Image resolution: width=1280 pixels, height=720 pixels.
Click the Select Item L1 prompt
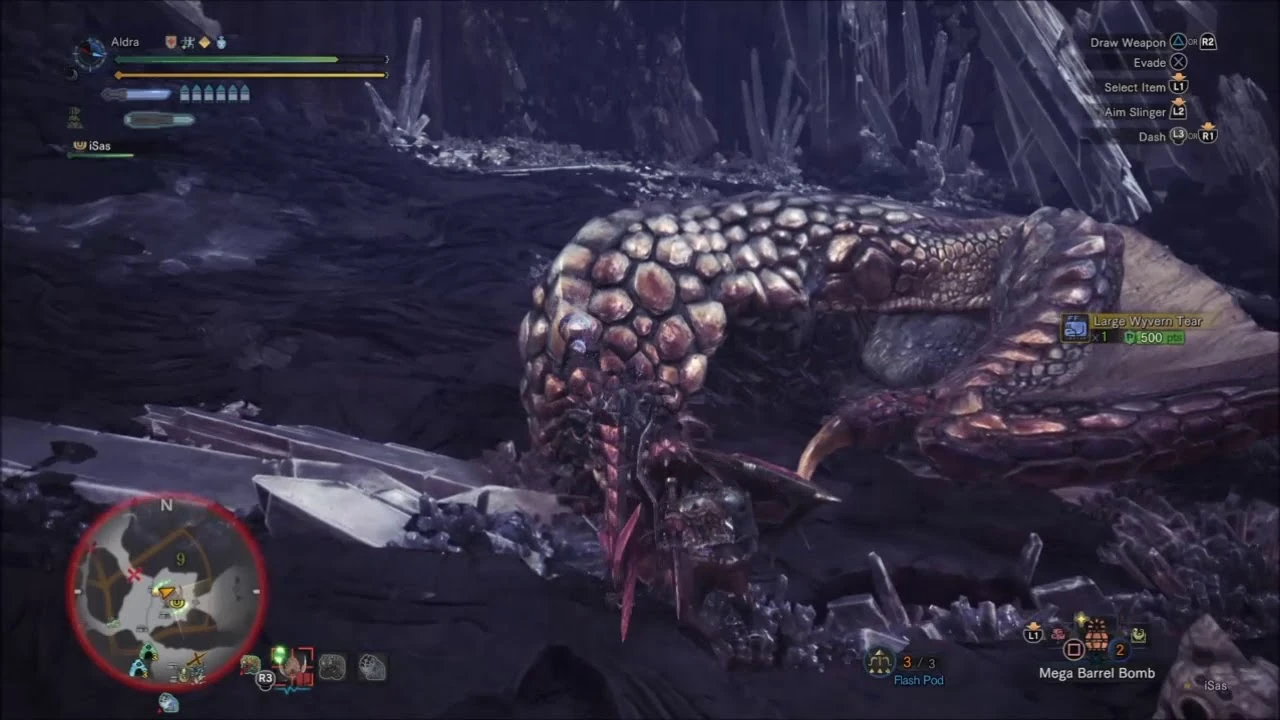pyautogui.click(x=1140, y=87)
